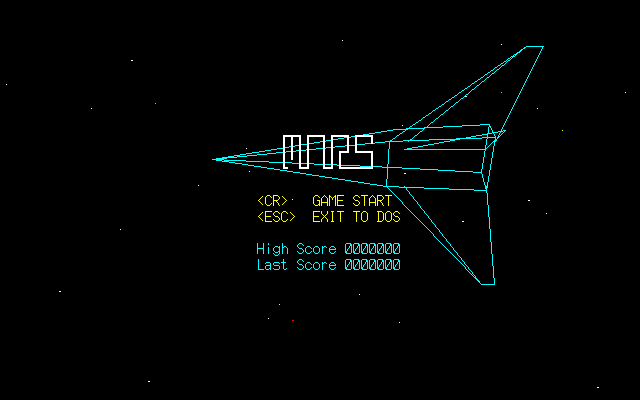The width and height of the screenshot is (640, 400).
Task: Choose the GAME START menu entry
Action: coord(351,201)
